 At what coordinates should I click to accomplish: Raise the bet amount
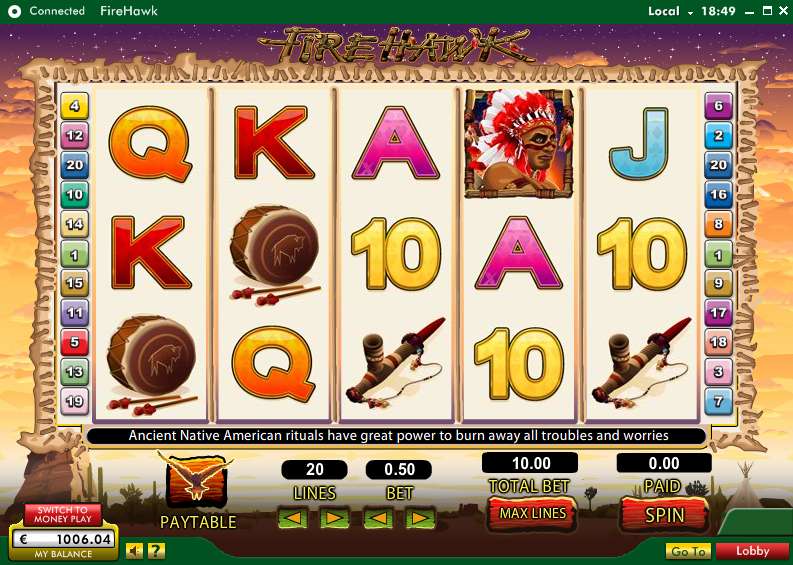pyautogui.click(x=420, y=518)
